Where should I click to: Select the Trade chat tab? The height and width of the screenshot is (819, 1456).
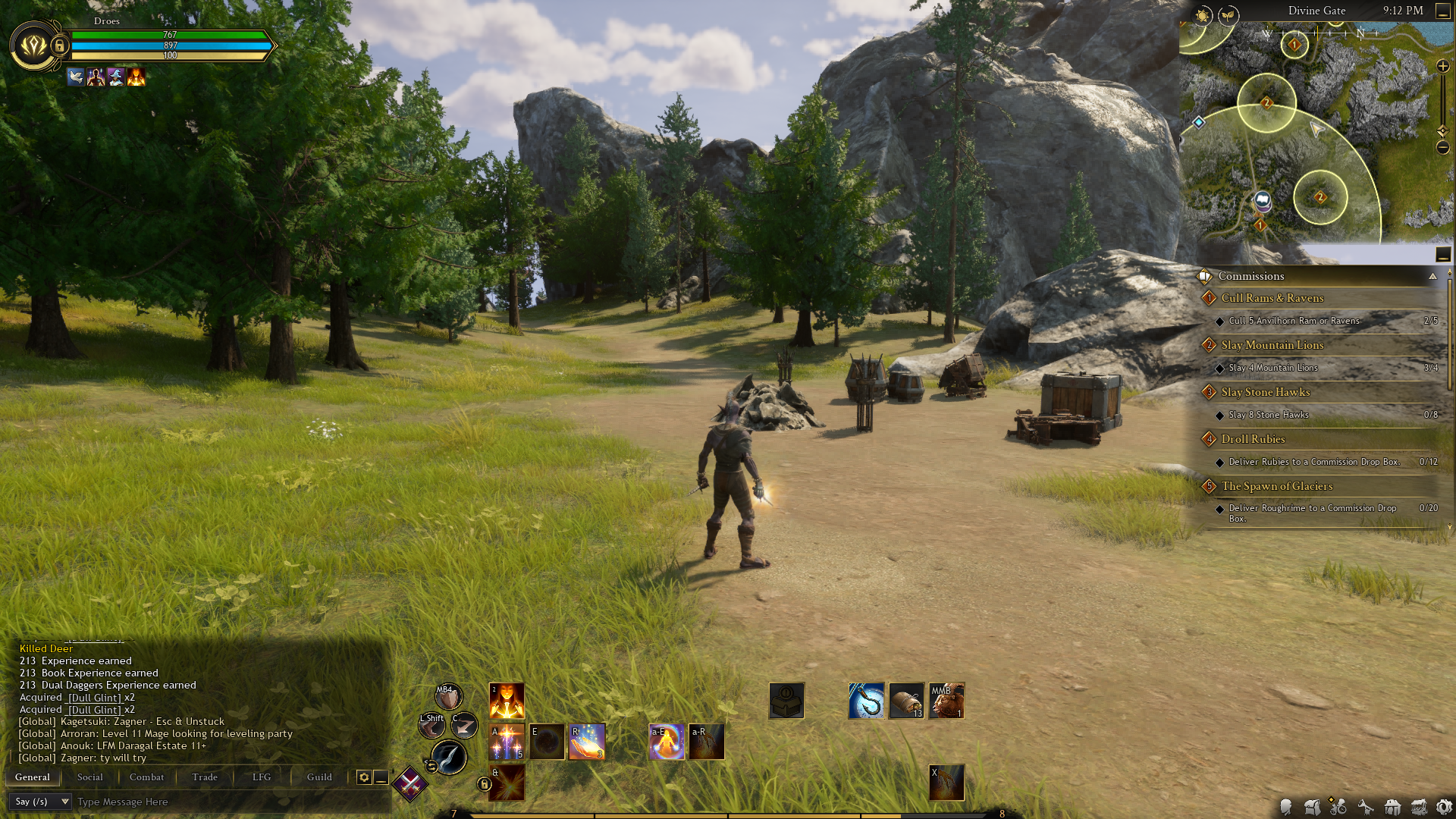[x=205, y=777]
